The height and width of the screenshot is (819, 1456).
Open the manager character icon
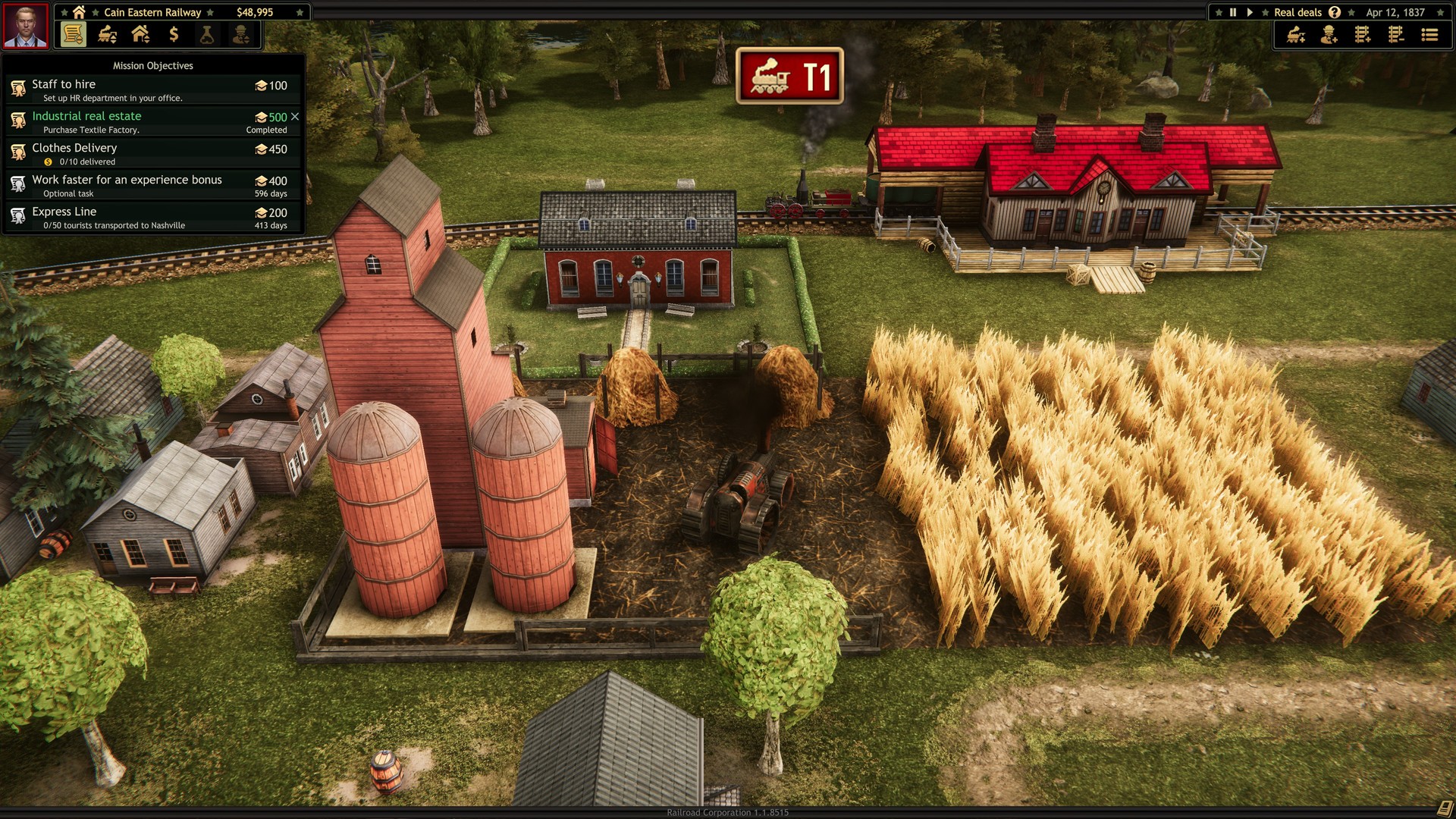[x=241, y=34]
